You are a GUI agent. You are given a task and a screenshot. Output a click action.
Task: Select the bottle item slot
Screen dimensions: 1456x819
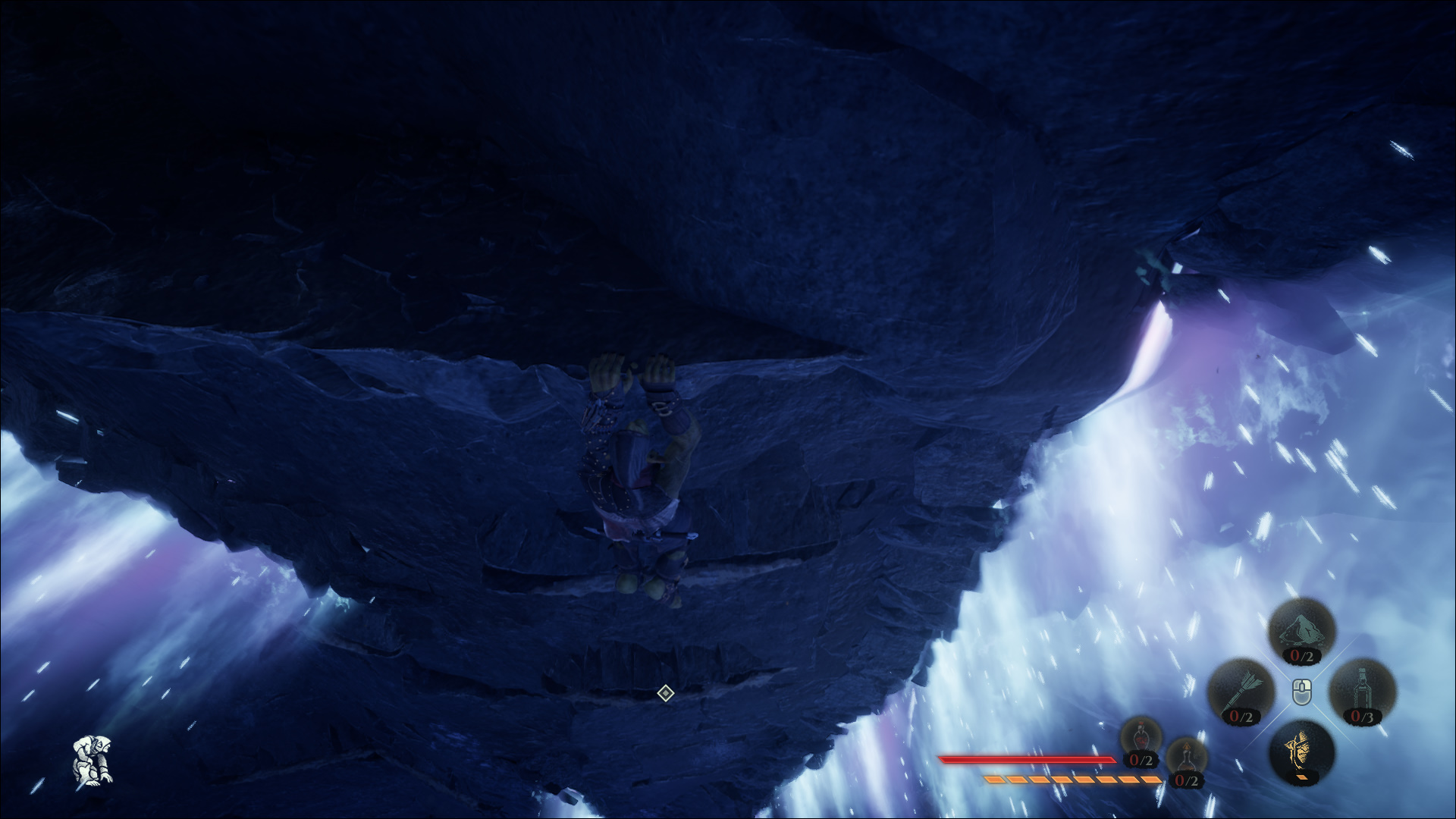point(1362,692)
